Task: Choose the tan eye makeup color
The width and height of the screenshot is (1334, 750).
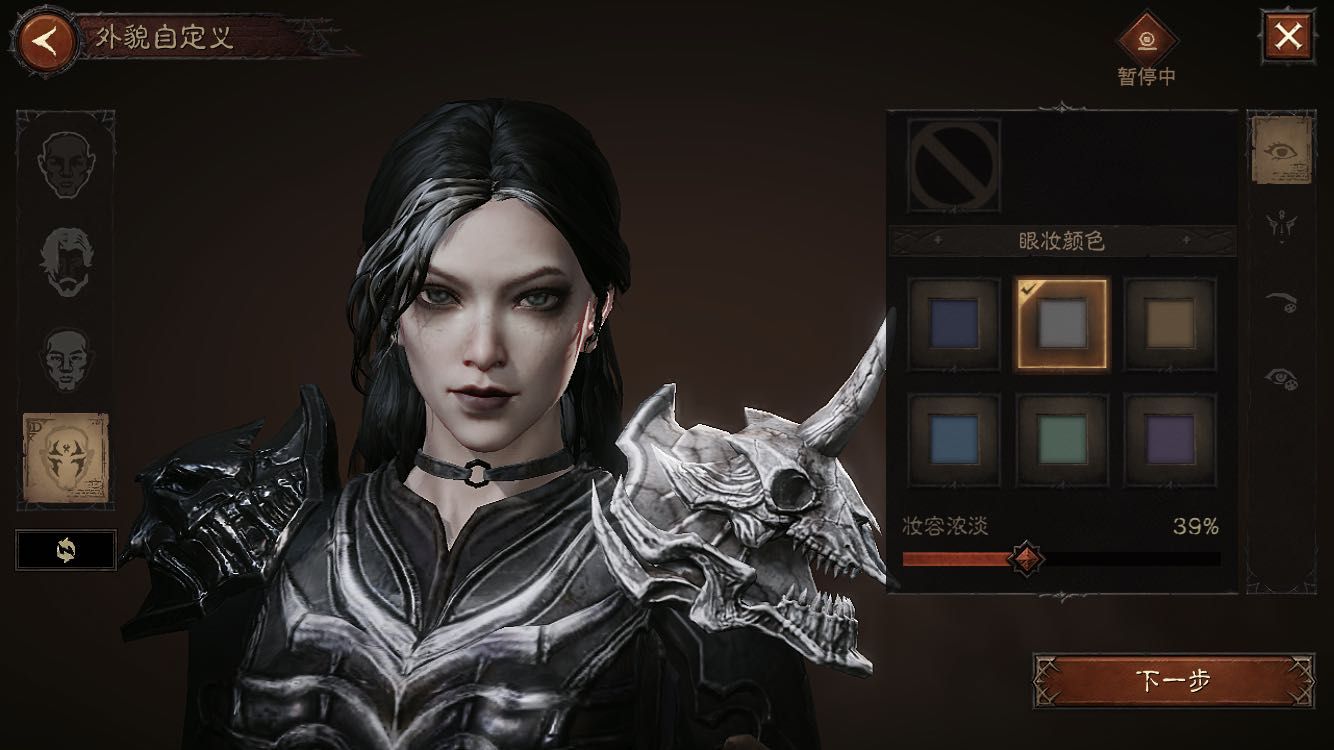Action: pyautogui.click(x=1170, y=324)
